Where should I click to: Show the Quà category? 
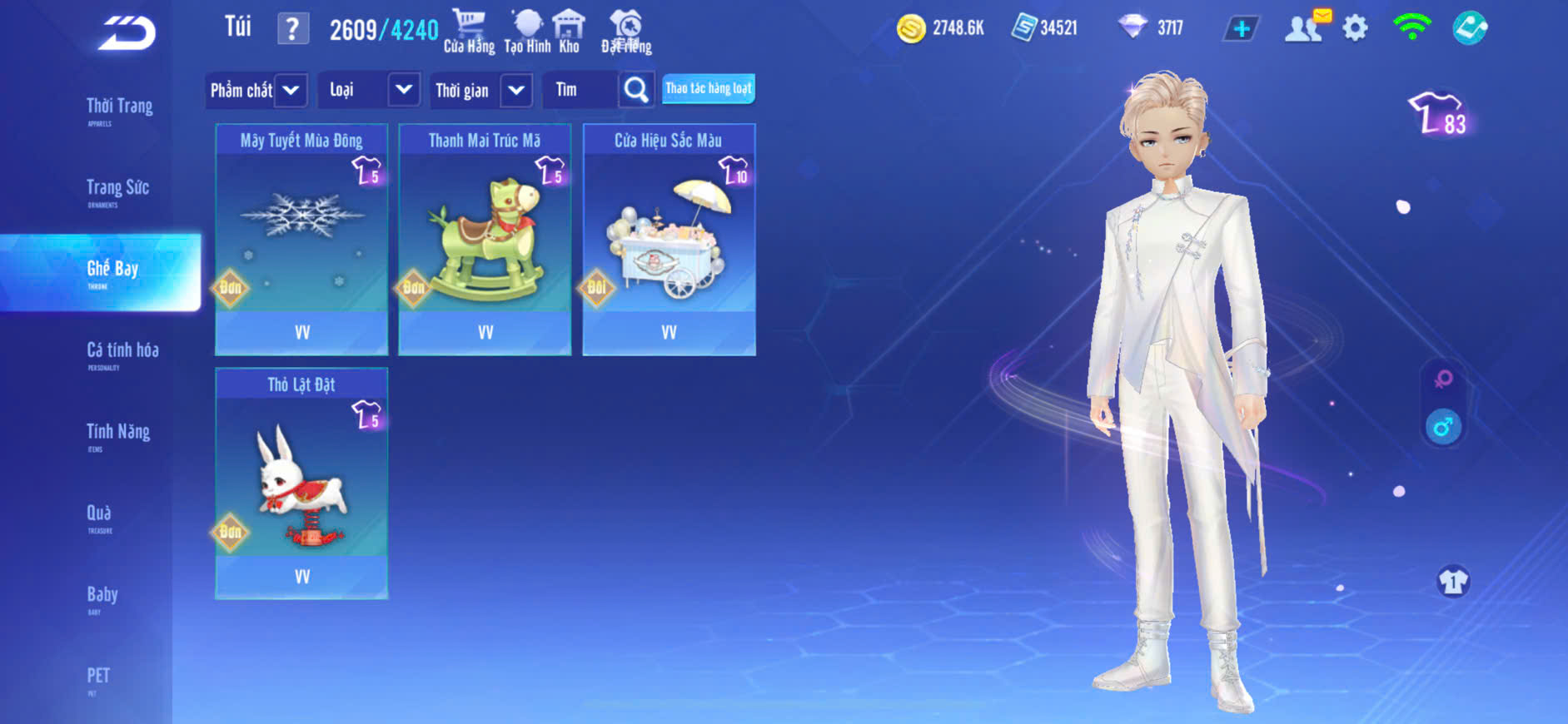99,514
